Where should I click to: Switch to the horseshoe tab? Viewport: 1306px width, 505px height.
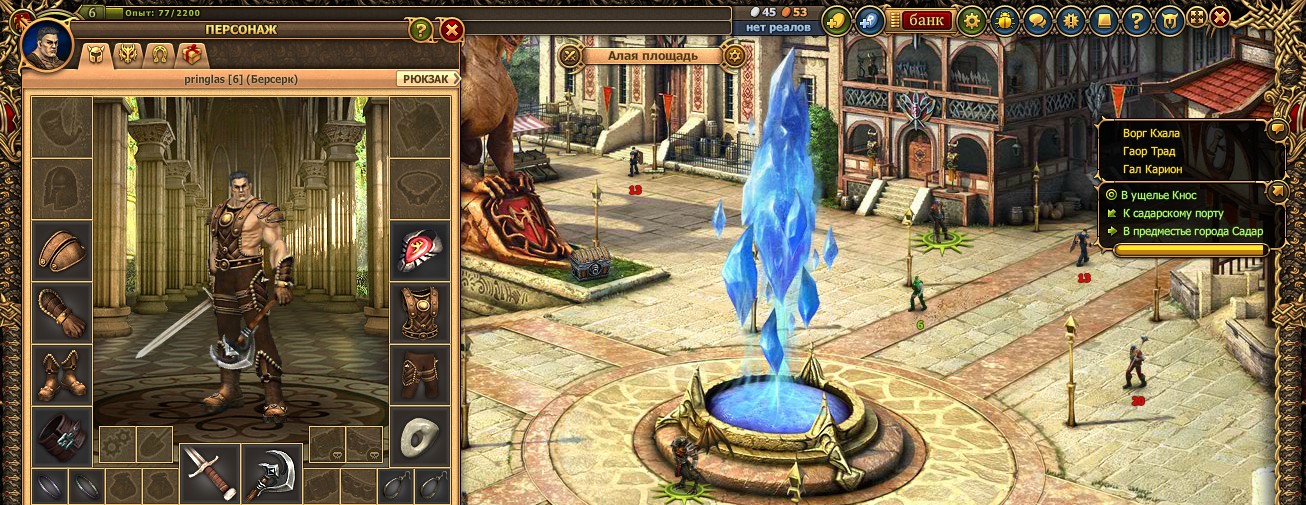pos(157,55)
